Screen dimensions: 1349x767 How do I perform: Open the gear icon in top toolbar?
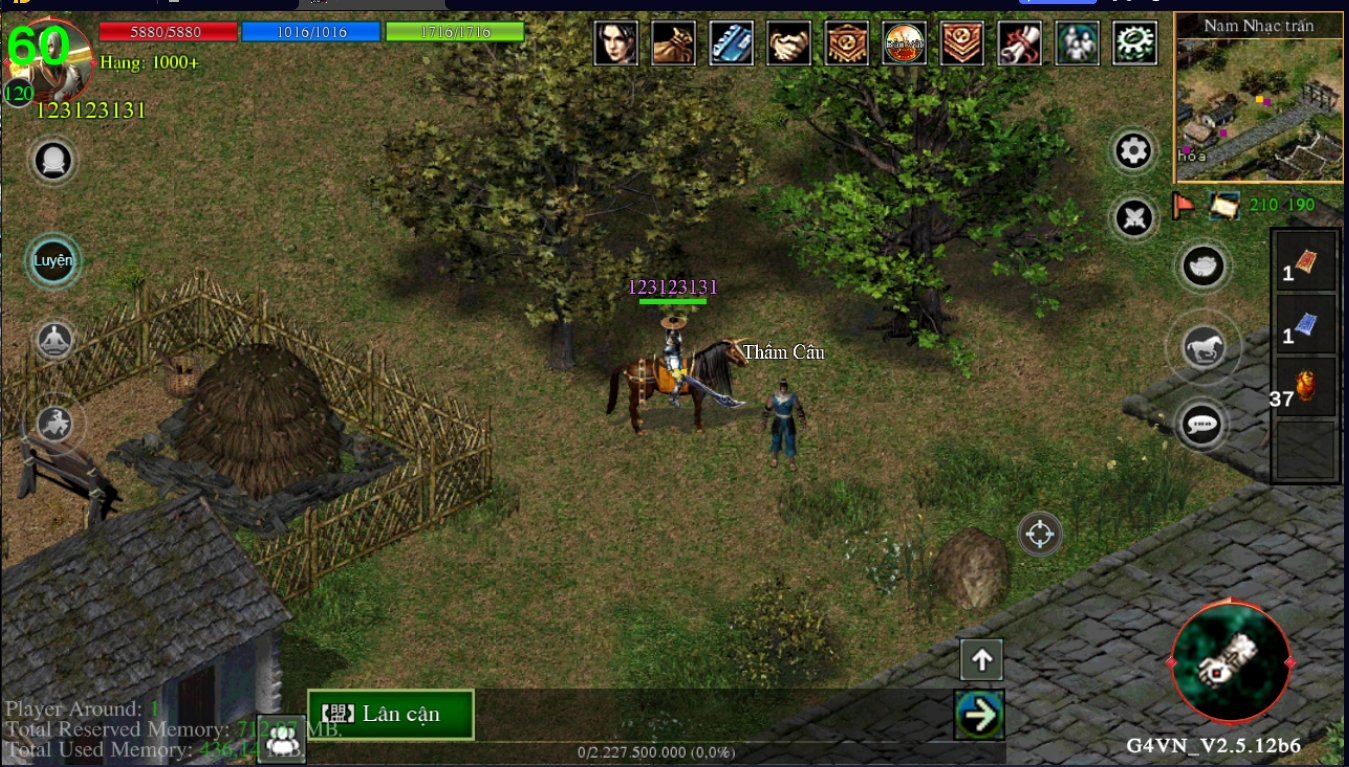click(1135, 43)
